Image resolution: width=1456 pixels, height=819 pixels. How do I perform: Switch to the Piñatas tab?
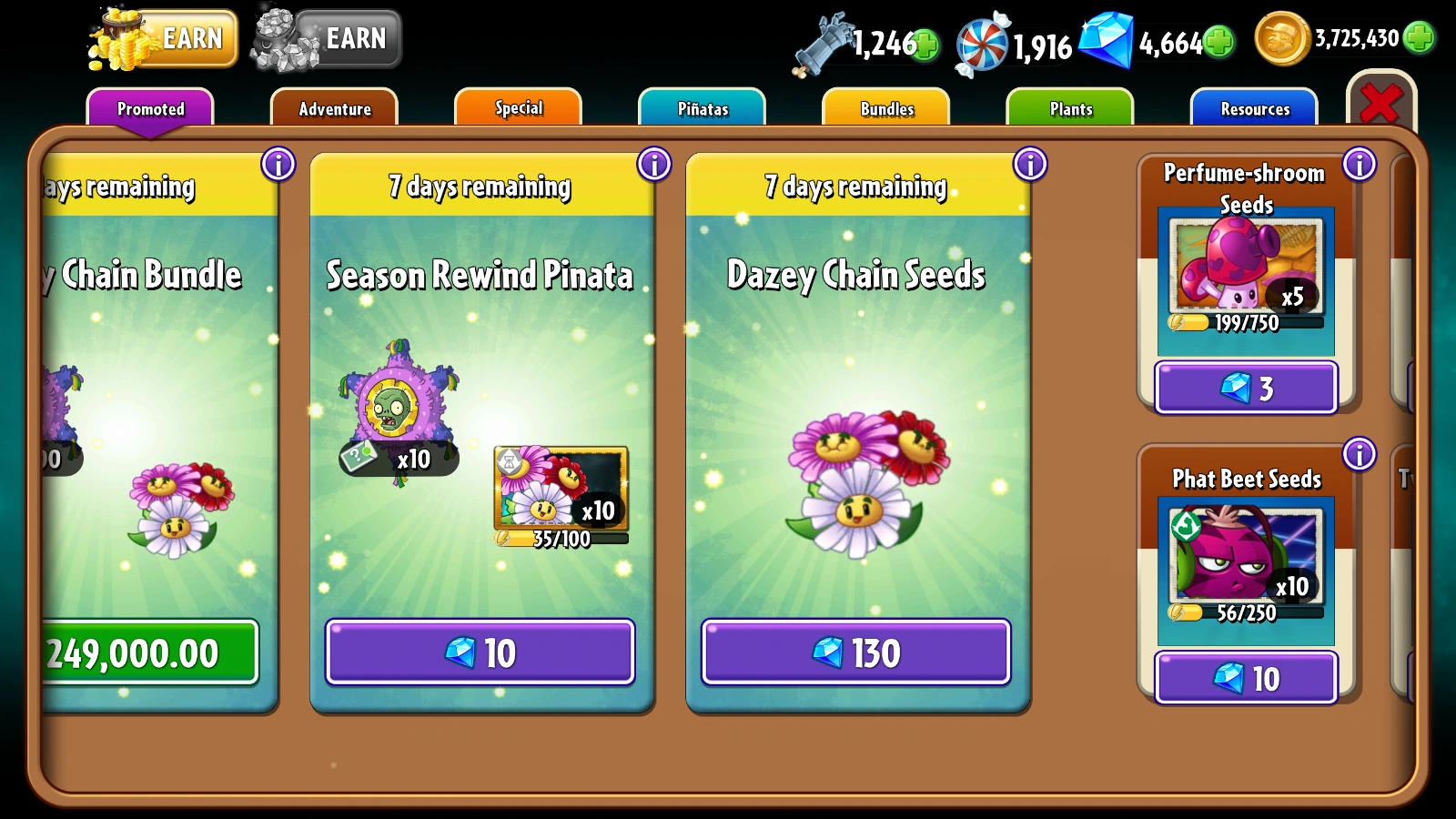703,108
